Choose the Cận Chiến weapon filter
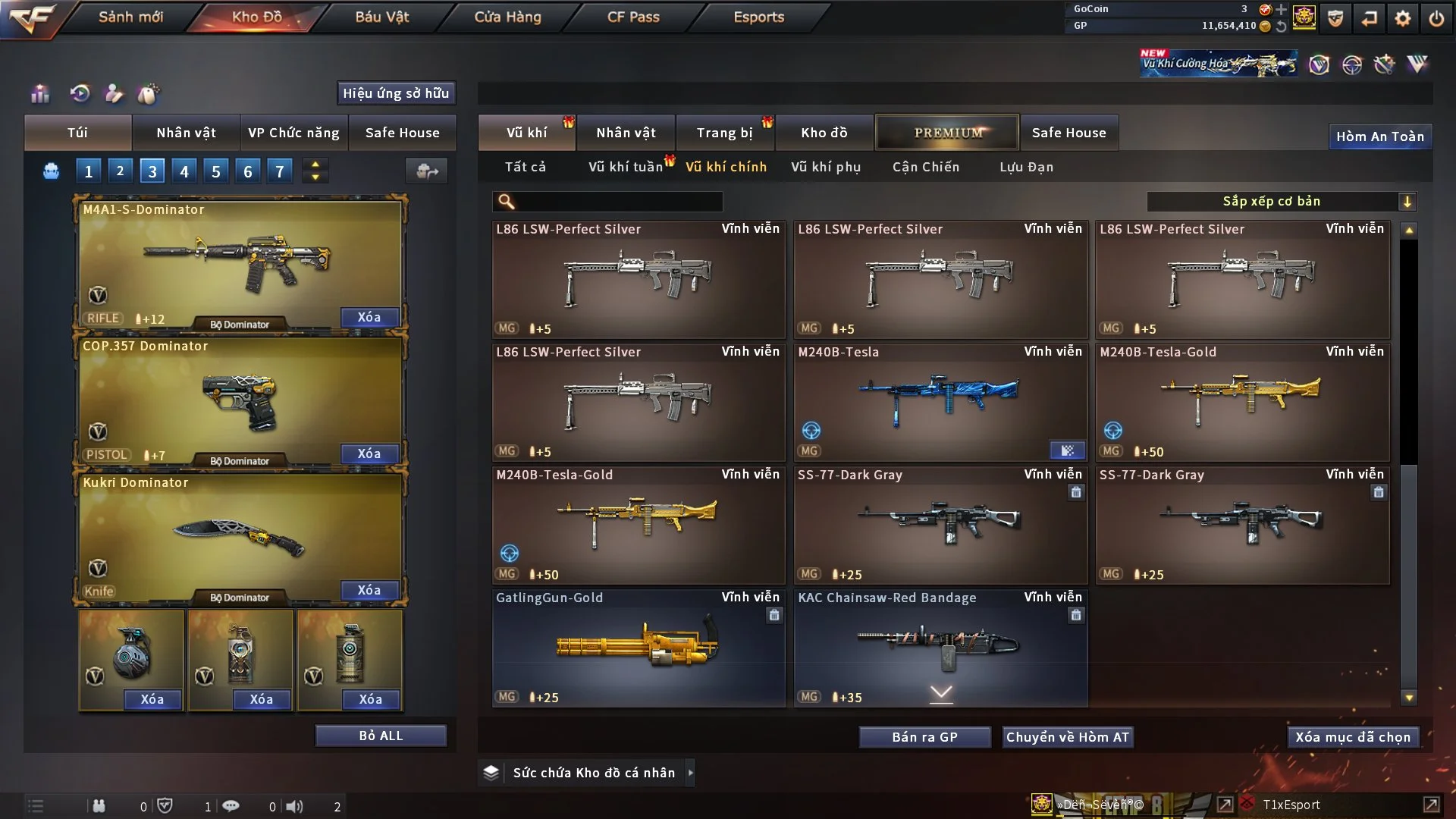 925,167
